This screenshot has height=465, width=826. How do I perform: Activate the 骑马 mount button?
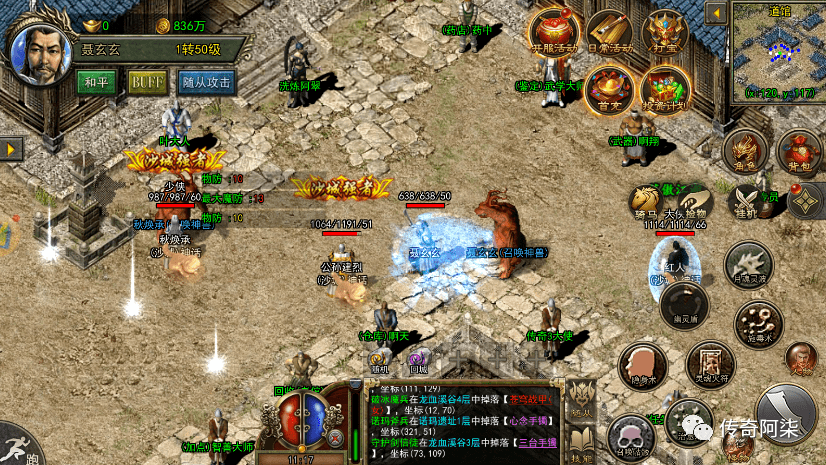click(x=644, y=201)
